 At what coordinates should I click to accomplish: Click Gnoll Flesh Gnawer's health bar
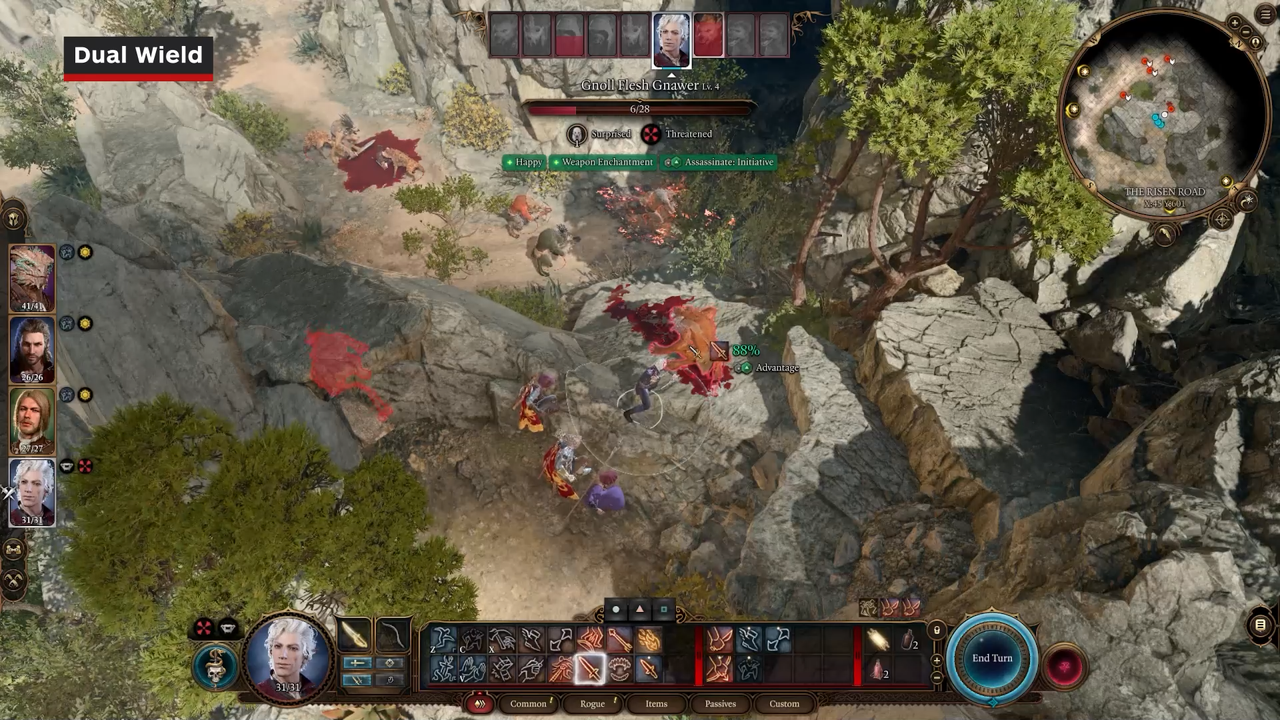pyautogui.click(x=640, y=108)
